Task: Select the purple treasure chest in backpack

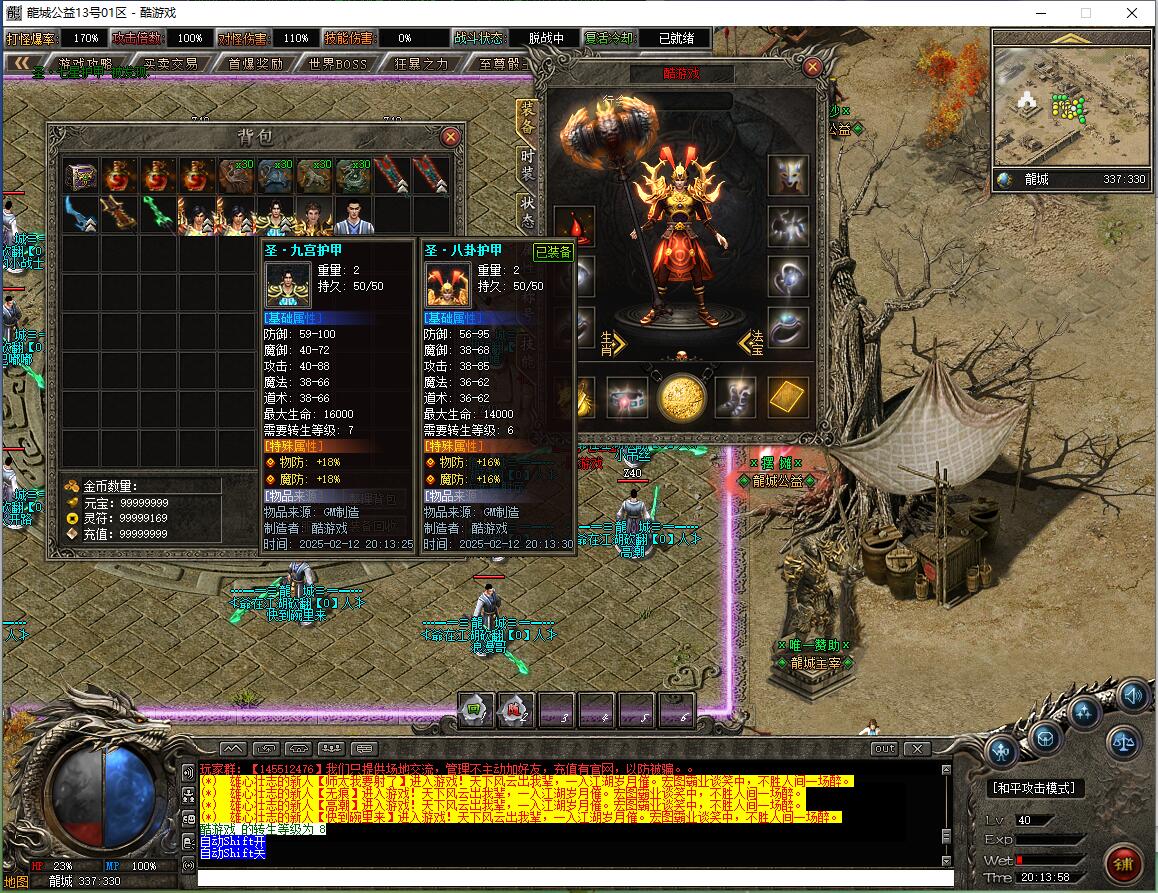Action: (x=82, y=176)
